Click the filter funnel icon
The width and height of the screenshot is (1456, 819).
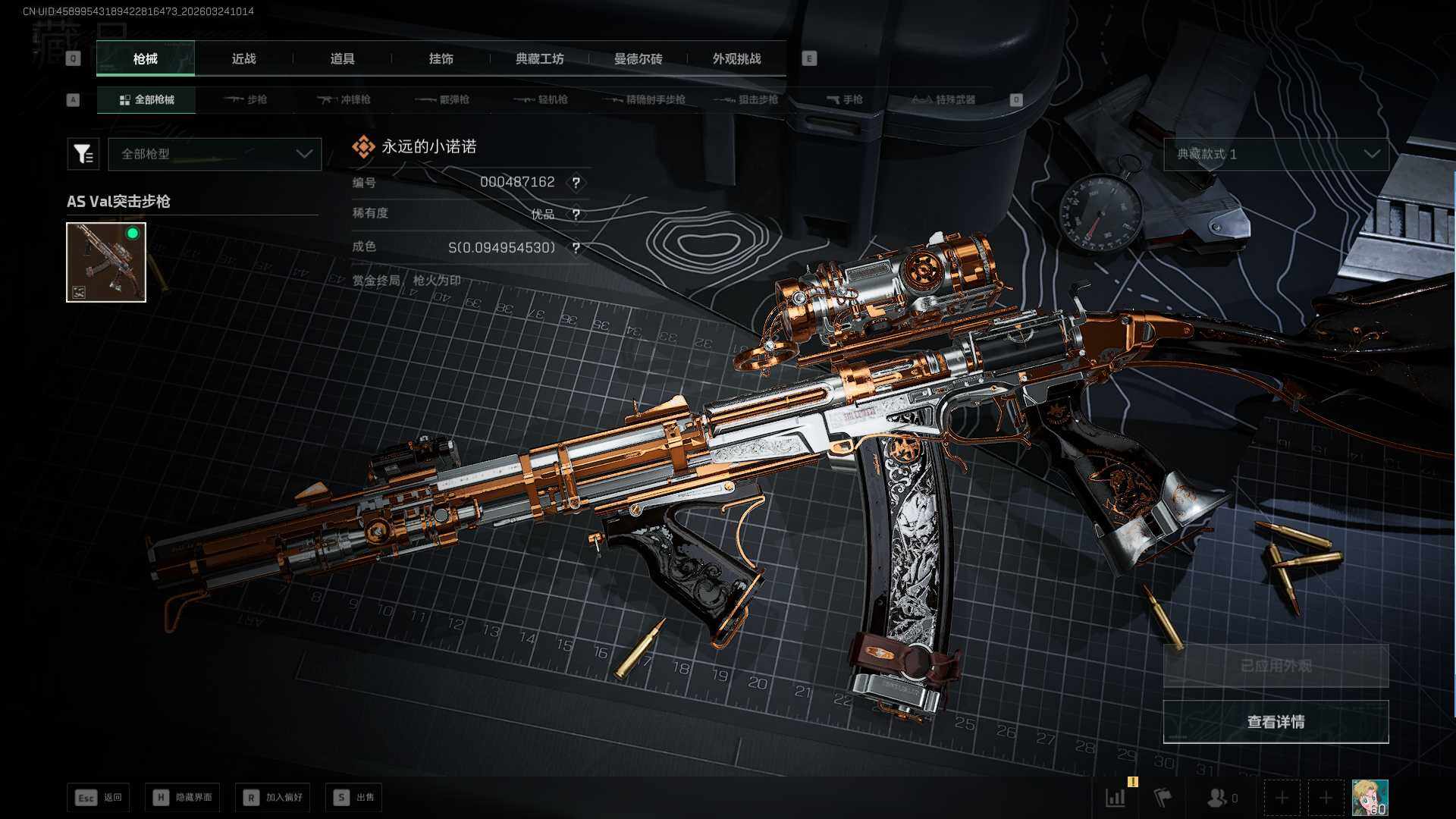[83, 154]
